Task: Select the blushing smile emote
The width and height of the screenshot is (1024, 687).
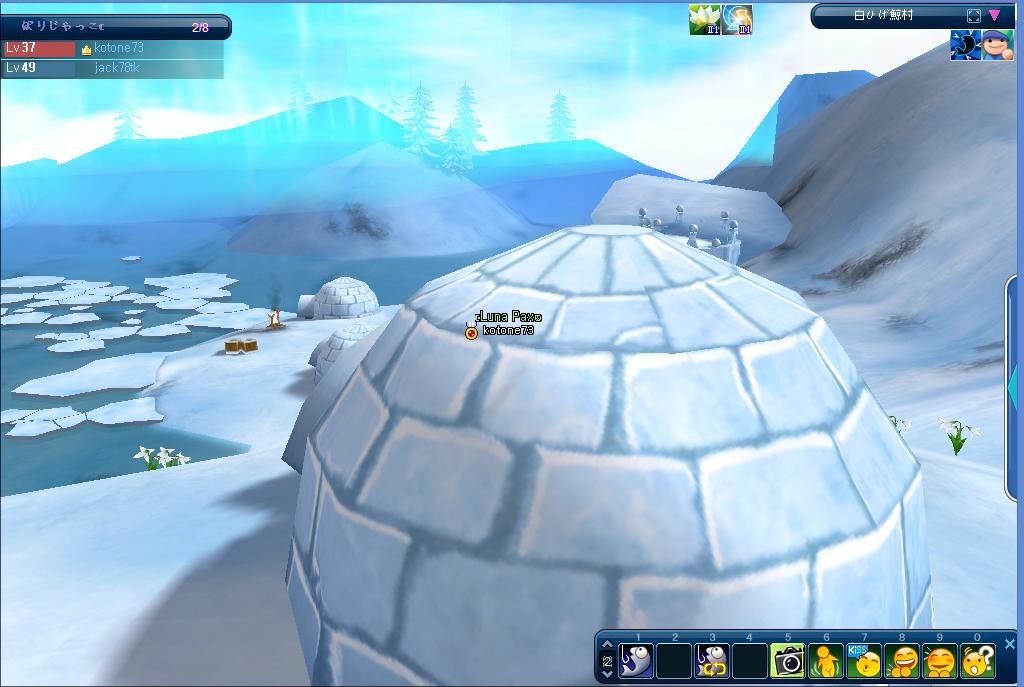Action: click(940, 661)
